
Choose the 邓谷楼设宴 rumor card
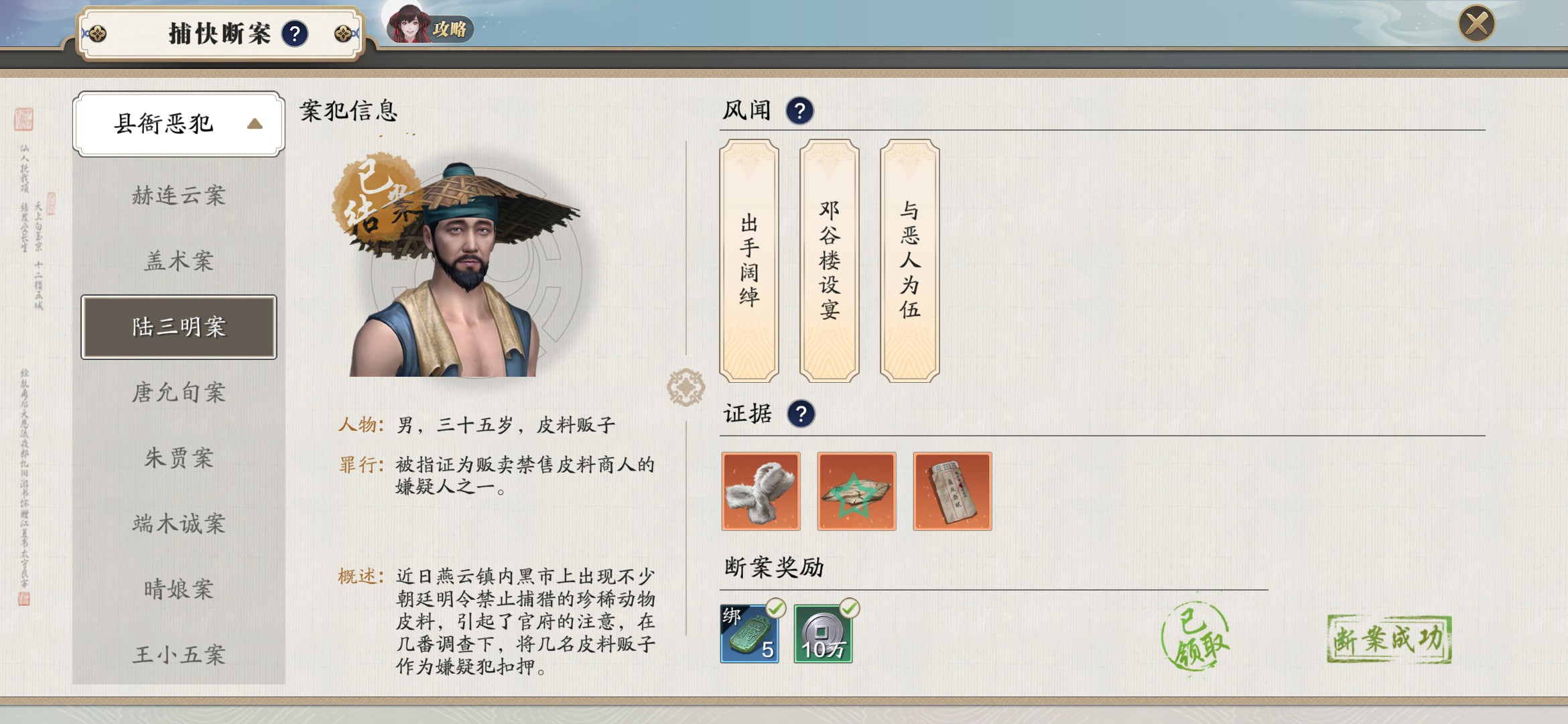click(830, 261)
